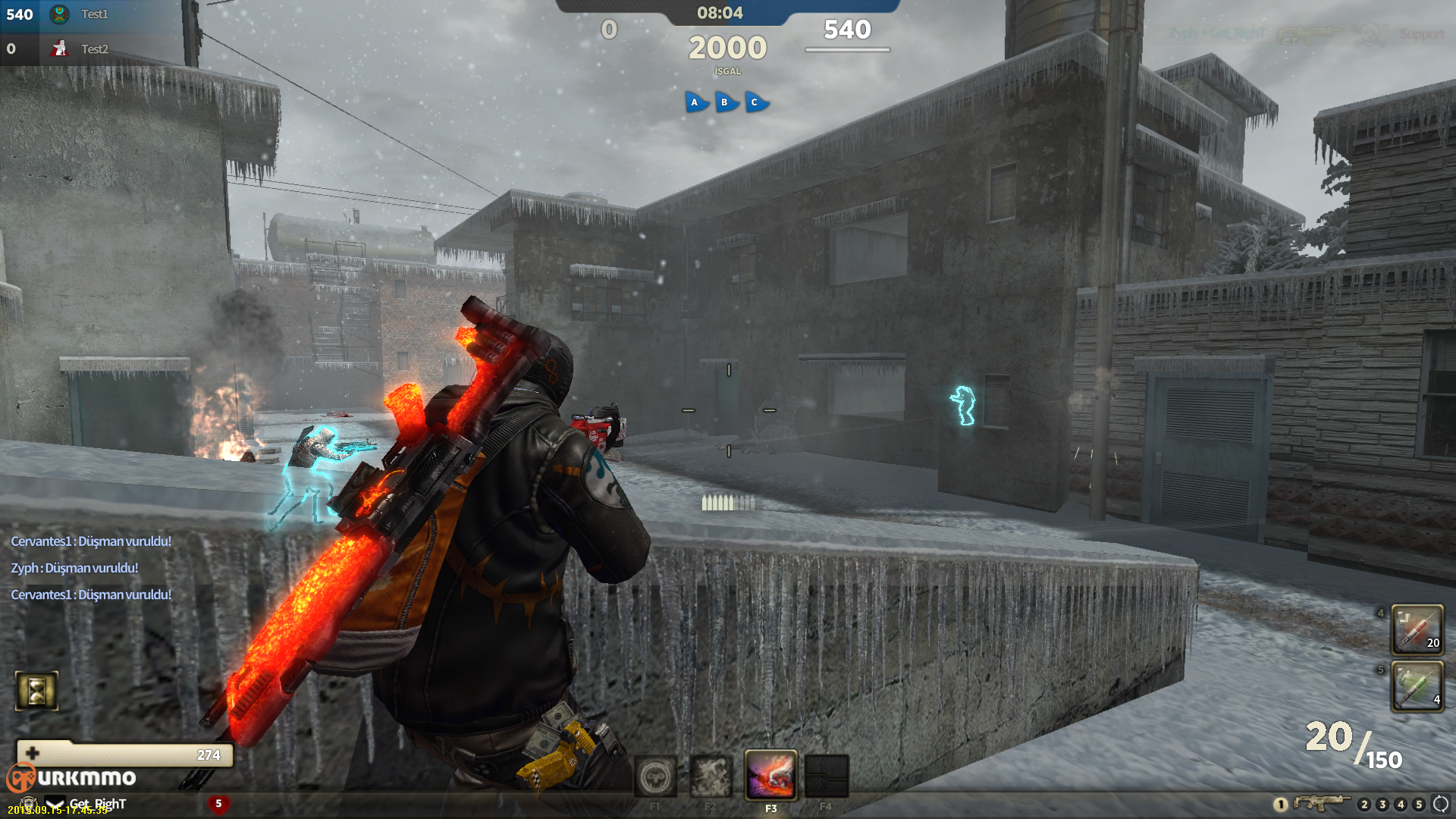Click the Zyph chat message line

(x=74, y=568)
